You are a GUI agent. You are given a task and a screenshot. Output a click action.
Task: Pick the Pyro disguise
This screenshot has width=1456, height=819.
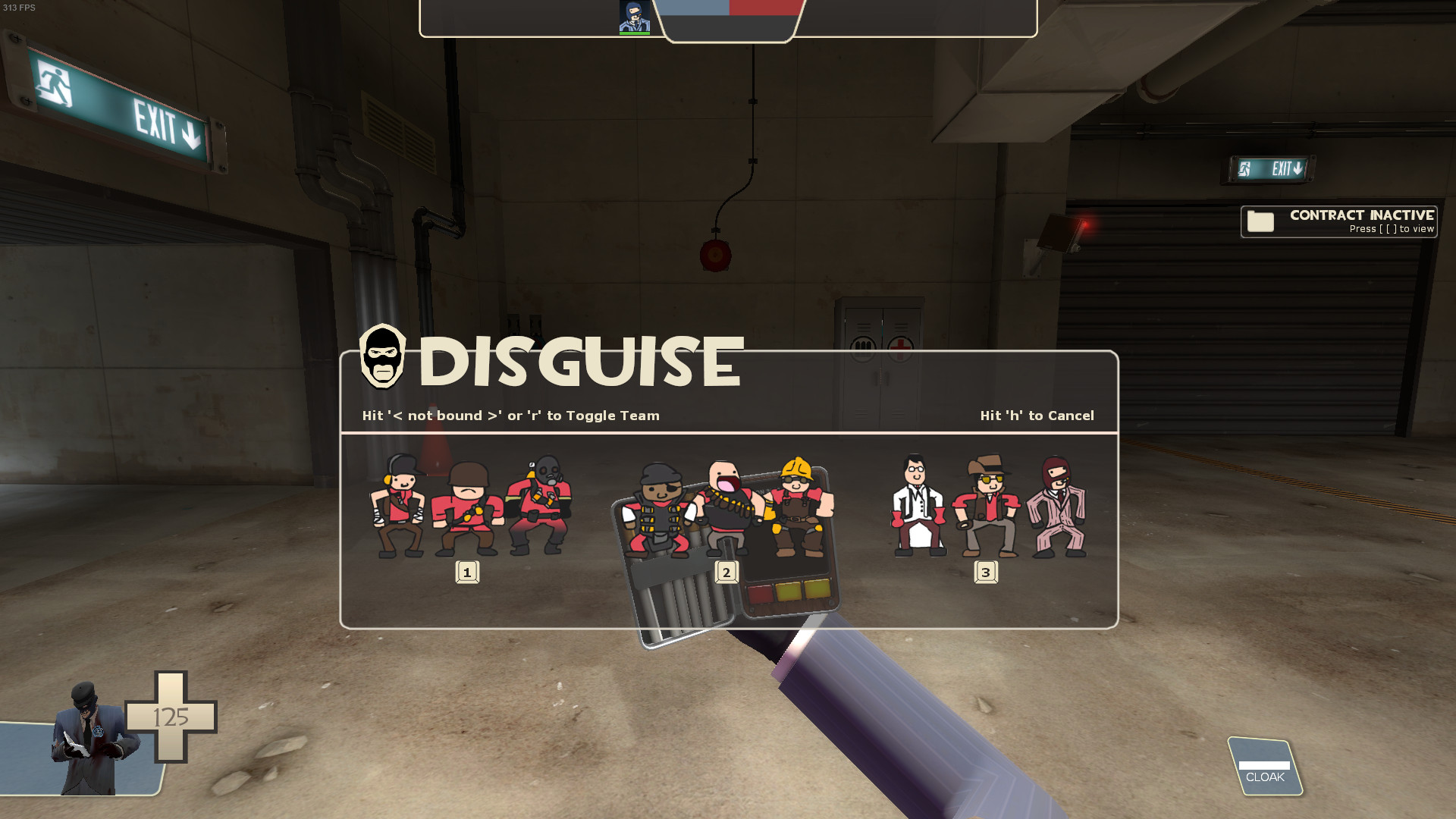(541, 504)
